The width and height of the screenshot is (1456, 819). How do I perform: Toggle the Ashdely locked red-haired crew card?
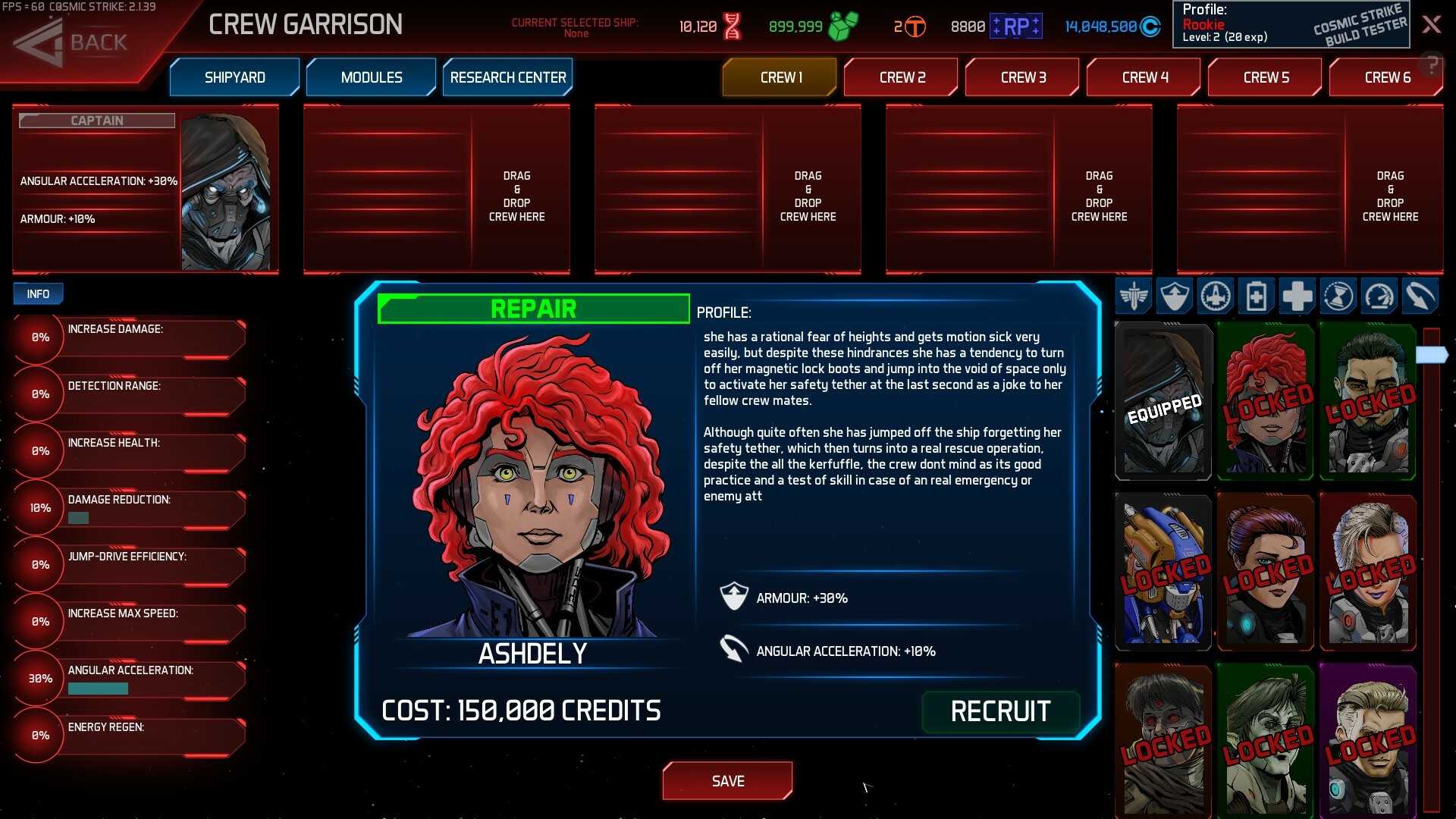[1265, 402]
